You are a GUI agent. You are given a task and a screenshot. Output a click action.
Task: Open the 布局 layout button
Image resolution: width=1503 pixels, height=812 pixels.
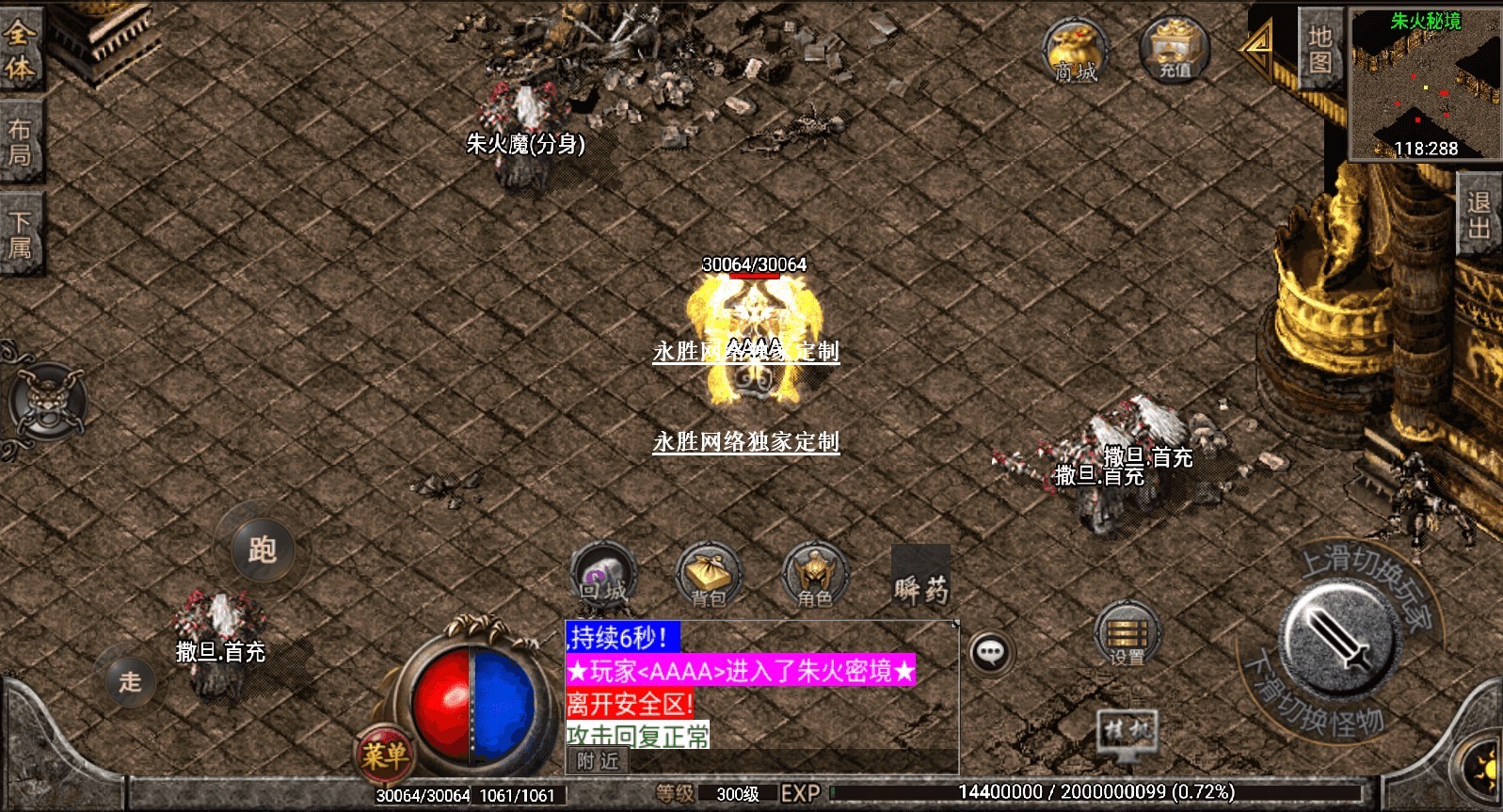tap(20, 142)
